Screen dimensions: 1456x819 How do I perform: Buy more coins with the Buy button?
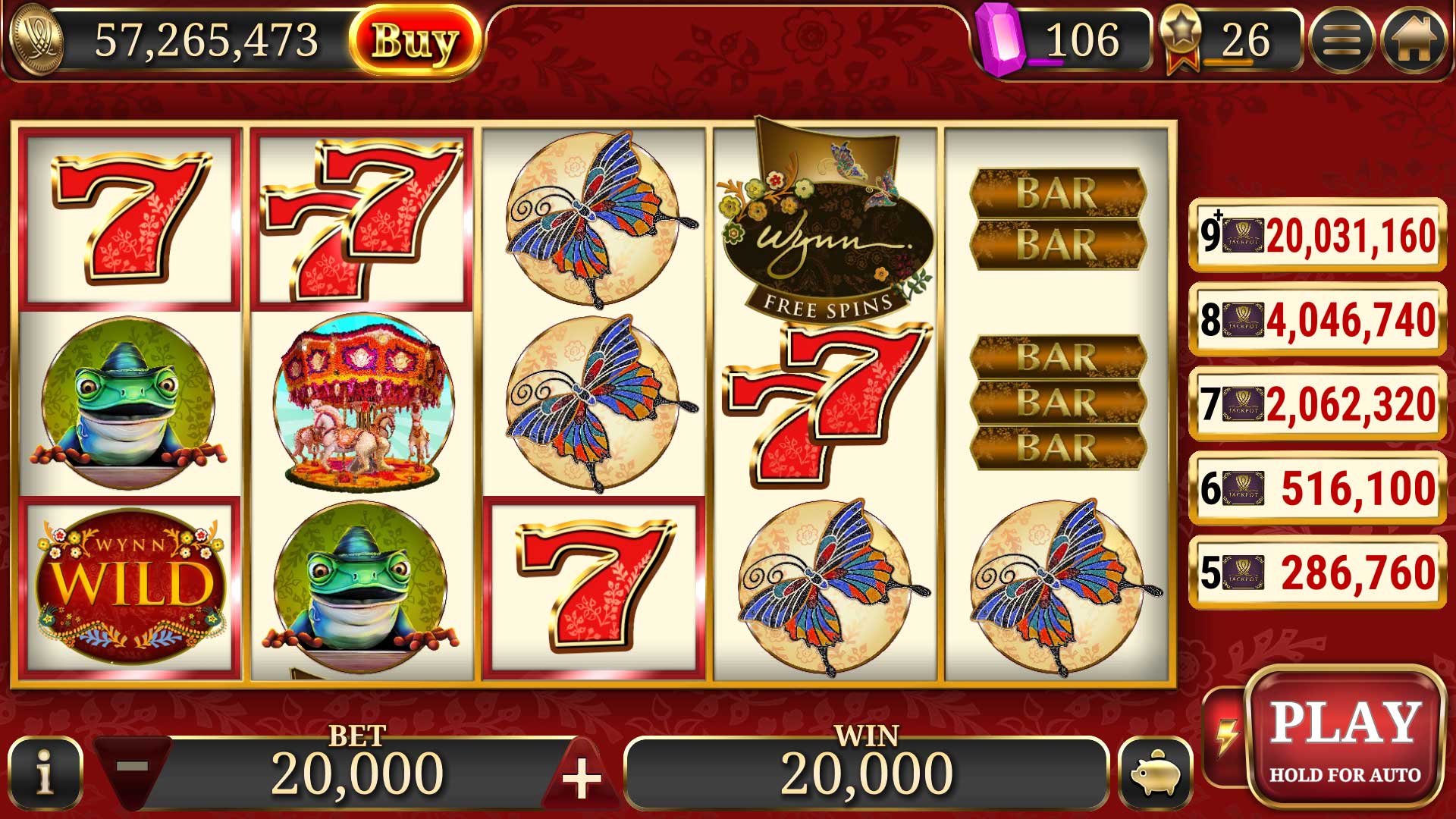tap(415, 41)
